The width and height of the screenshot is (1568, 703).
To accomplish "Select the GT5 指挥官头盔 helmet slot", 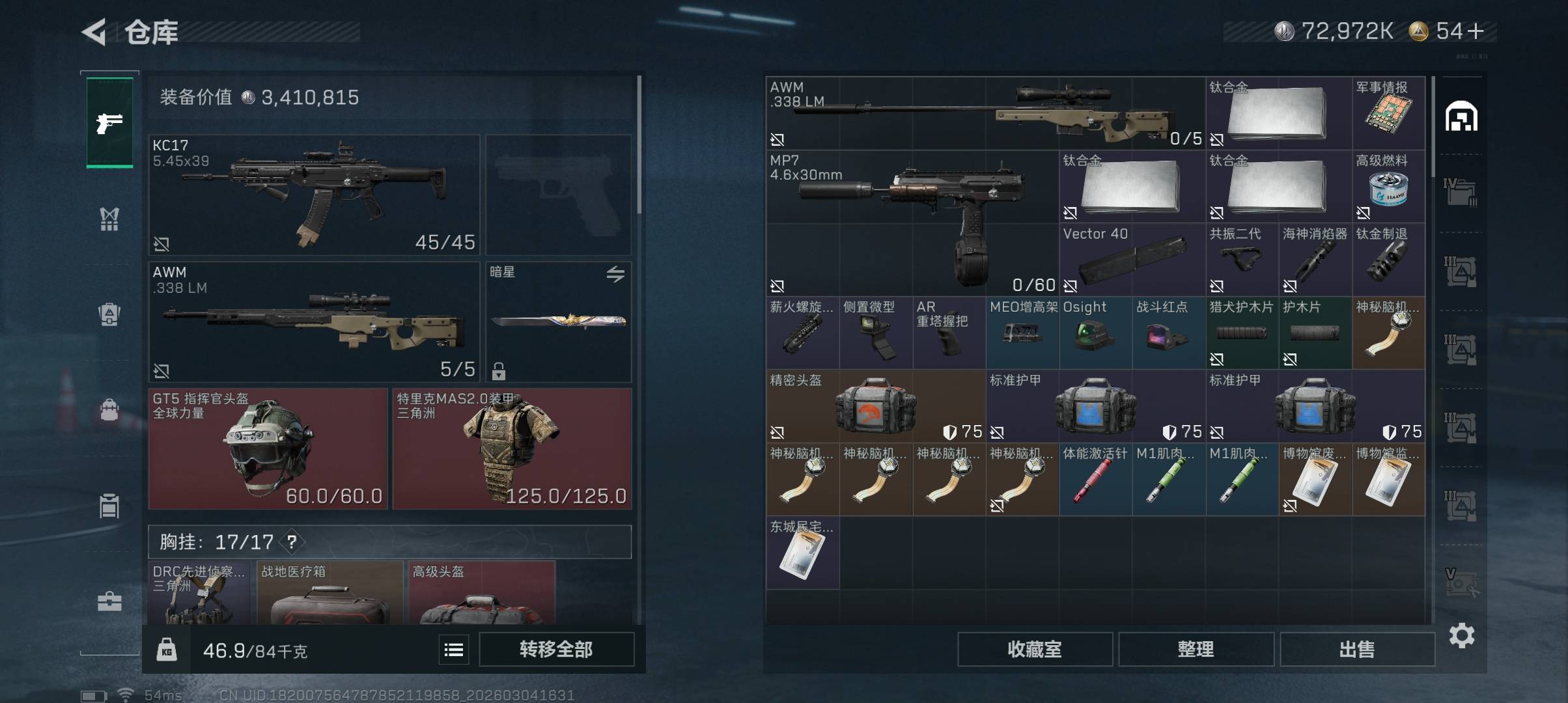I will [x=268, y=449].
